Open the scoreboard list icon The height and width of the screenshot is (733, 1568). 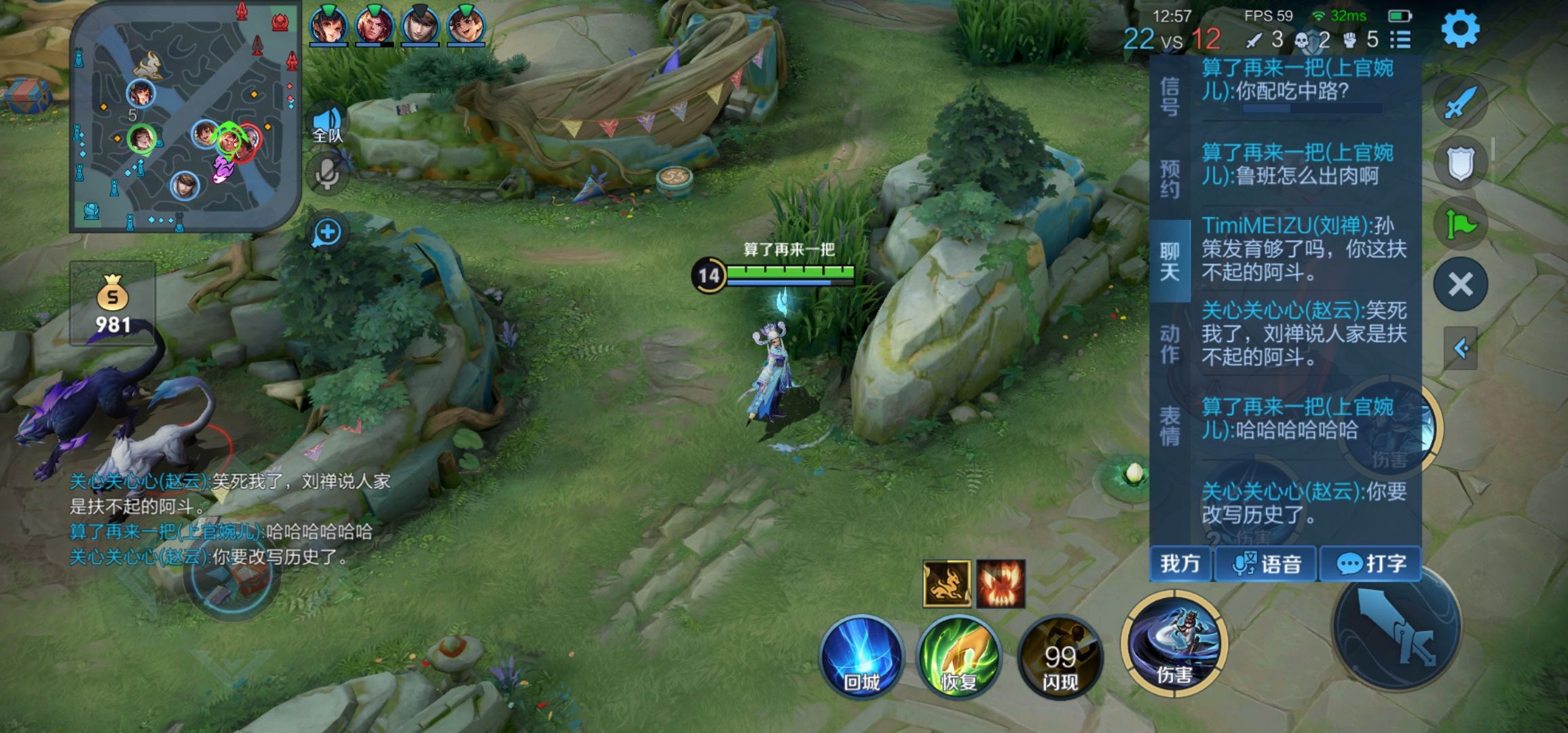click(1400, 40)
